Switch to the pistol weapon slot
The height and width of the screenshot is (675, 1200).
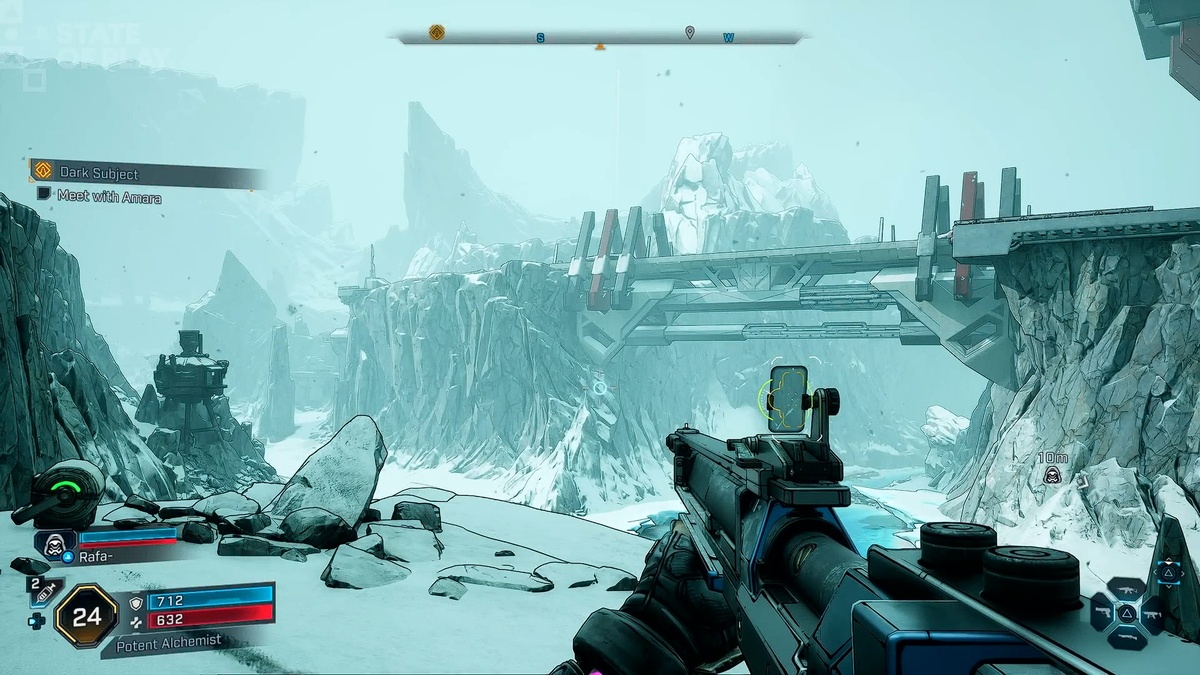[1102, 612]
